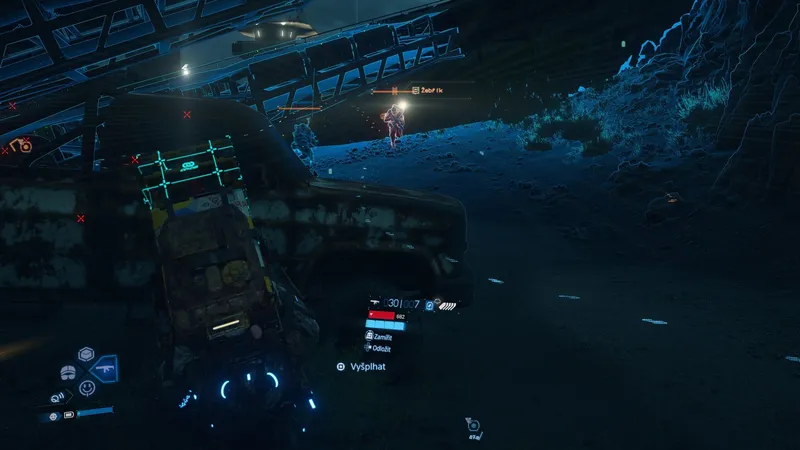Choose the cap and glasses equipment icon
Screen dimensions: 800x450
(68, 372)
